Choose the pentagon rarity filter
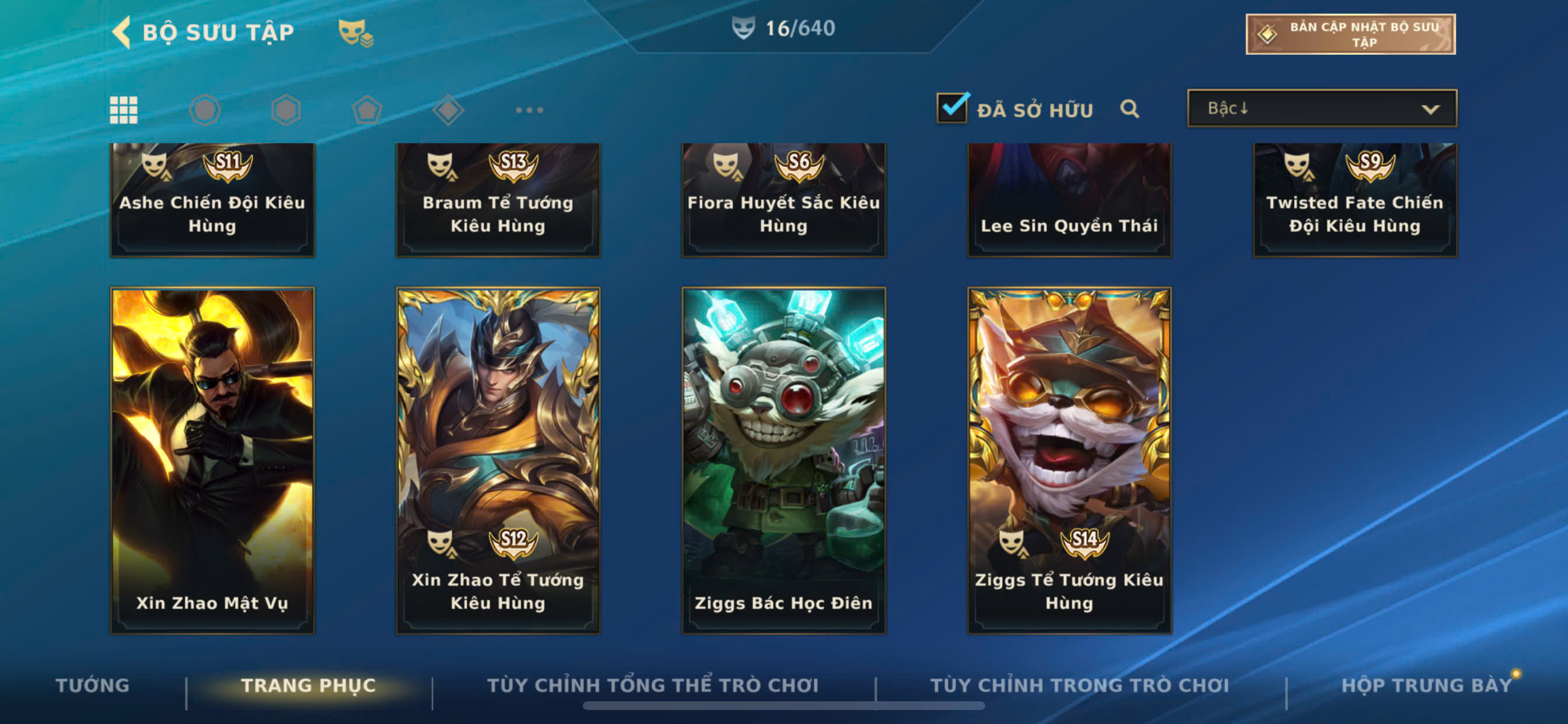The width and height of the screenshot is (1568, 724). pos(367,110)
